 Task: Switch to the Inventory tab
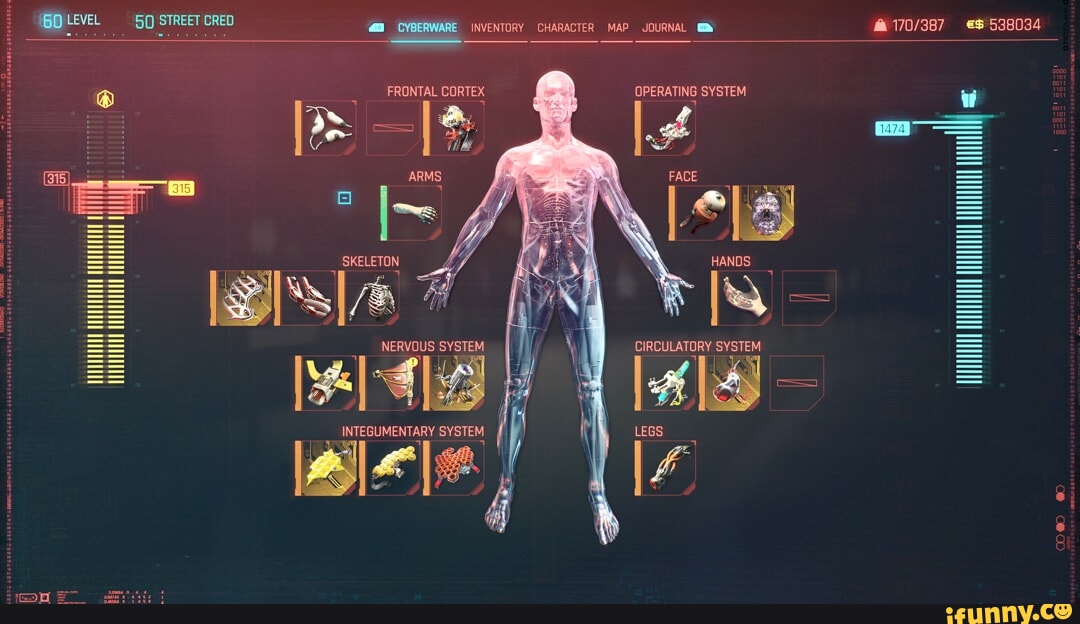pyautogui.click(x=497, y=28)
